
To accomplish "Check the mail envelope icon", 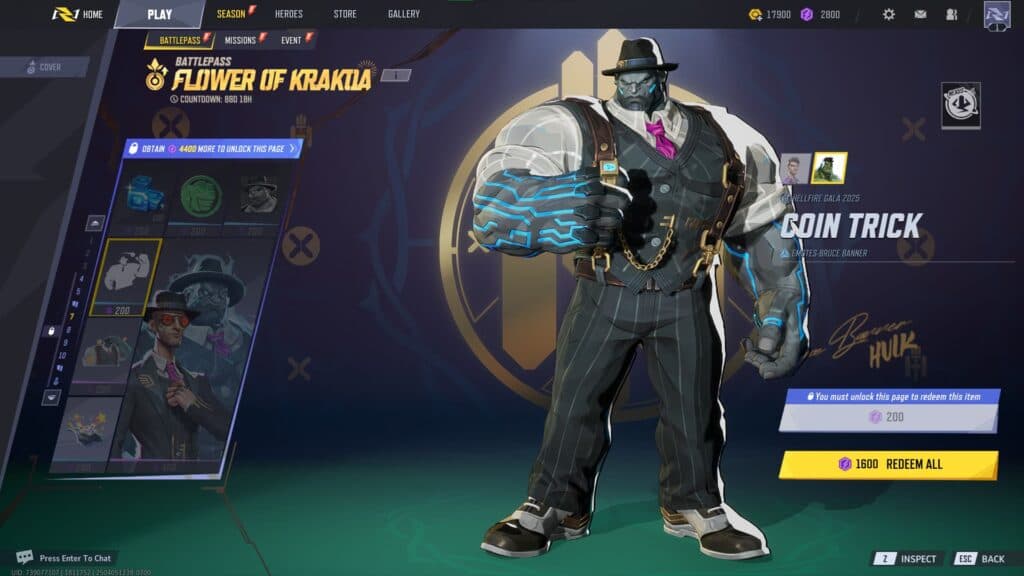I will [920, 14].
